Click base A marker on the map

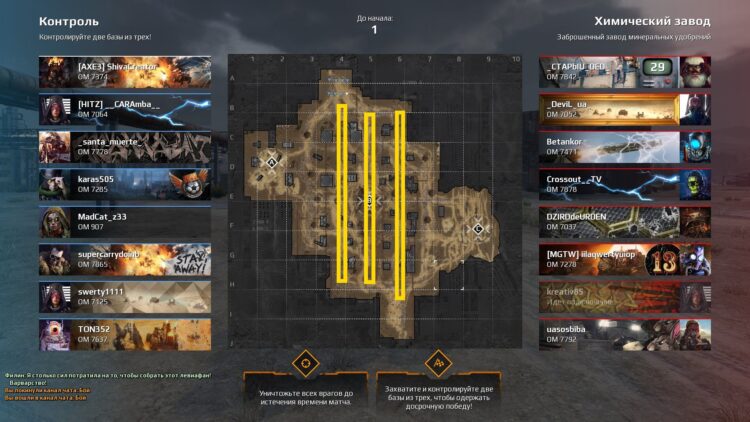point(270,160)
